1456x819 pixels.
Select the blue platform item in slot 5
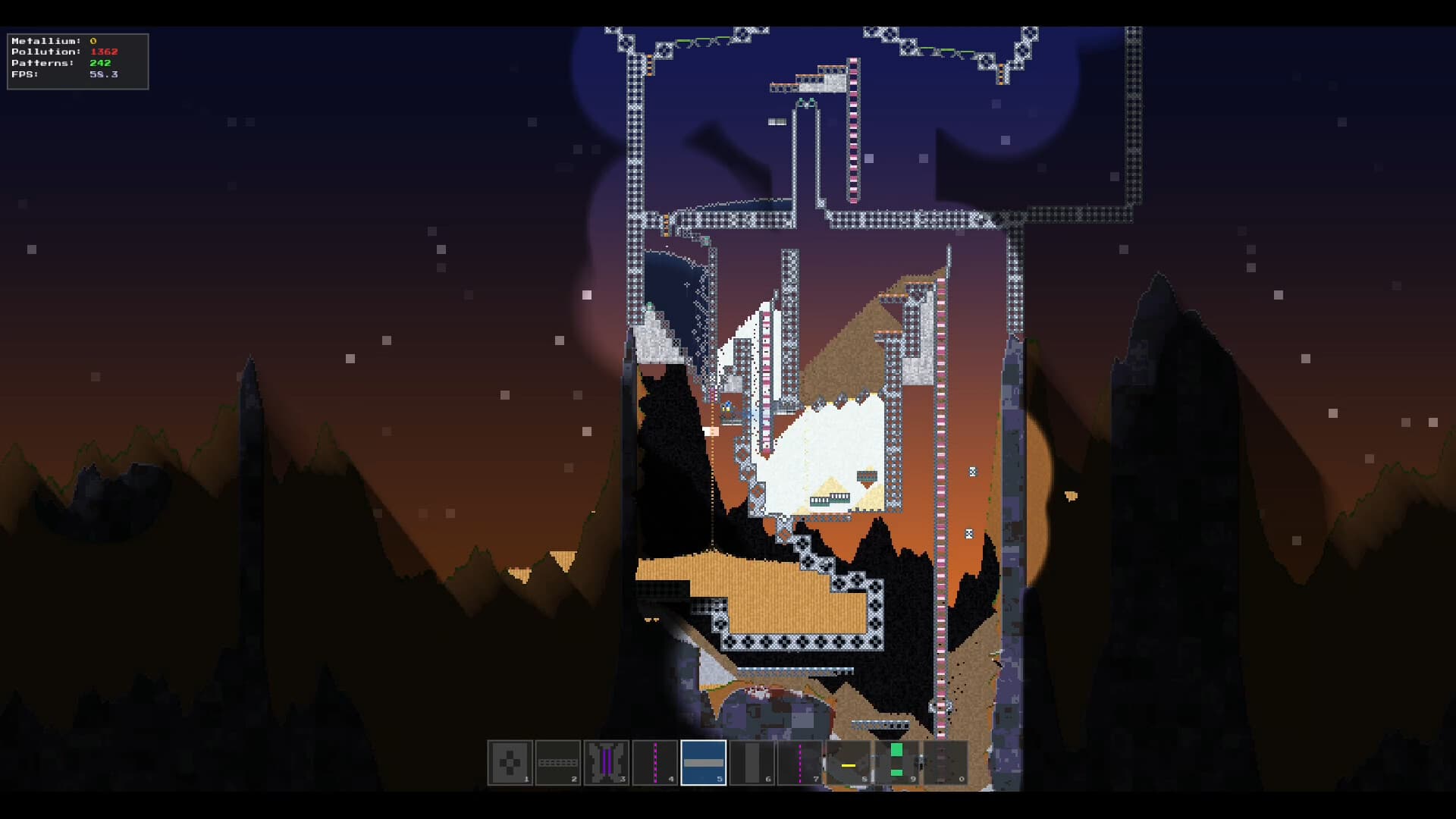coord(704,762)
